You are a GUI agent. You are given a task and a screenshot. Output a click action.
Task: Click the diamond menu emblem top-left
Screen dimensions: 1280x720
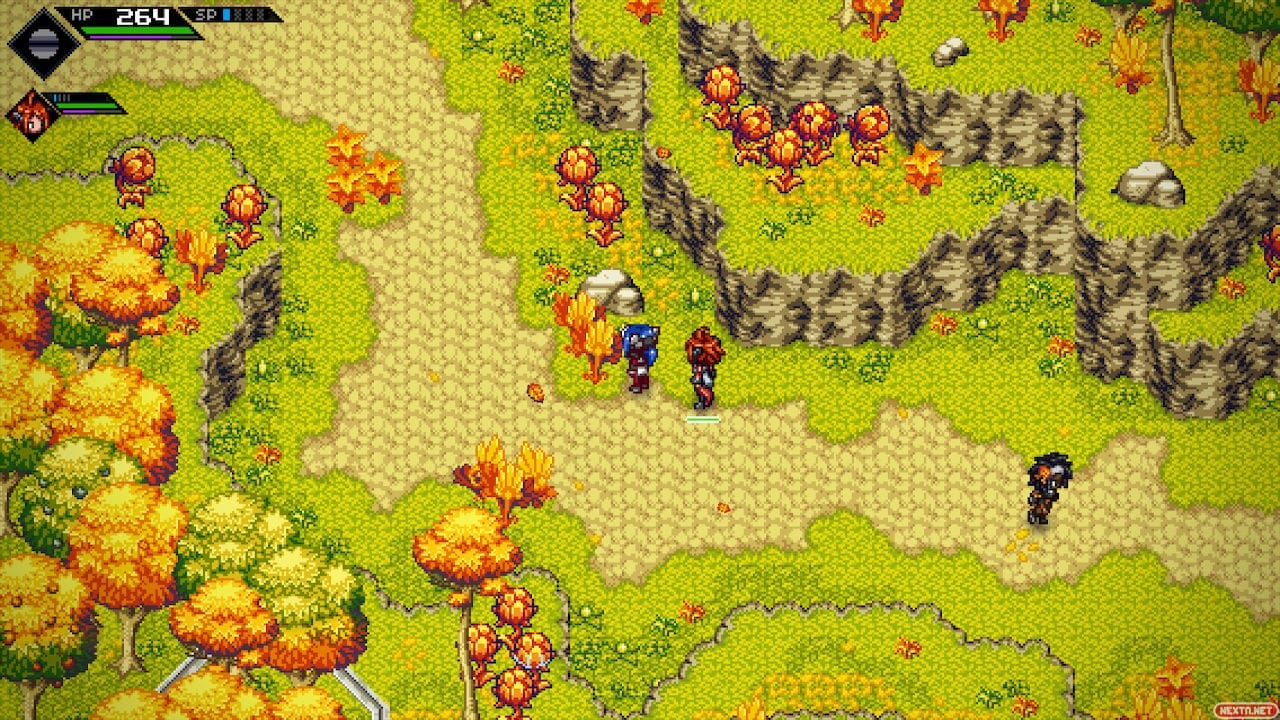pos(43,43)
